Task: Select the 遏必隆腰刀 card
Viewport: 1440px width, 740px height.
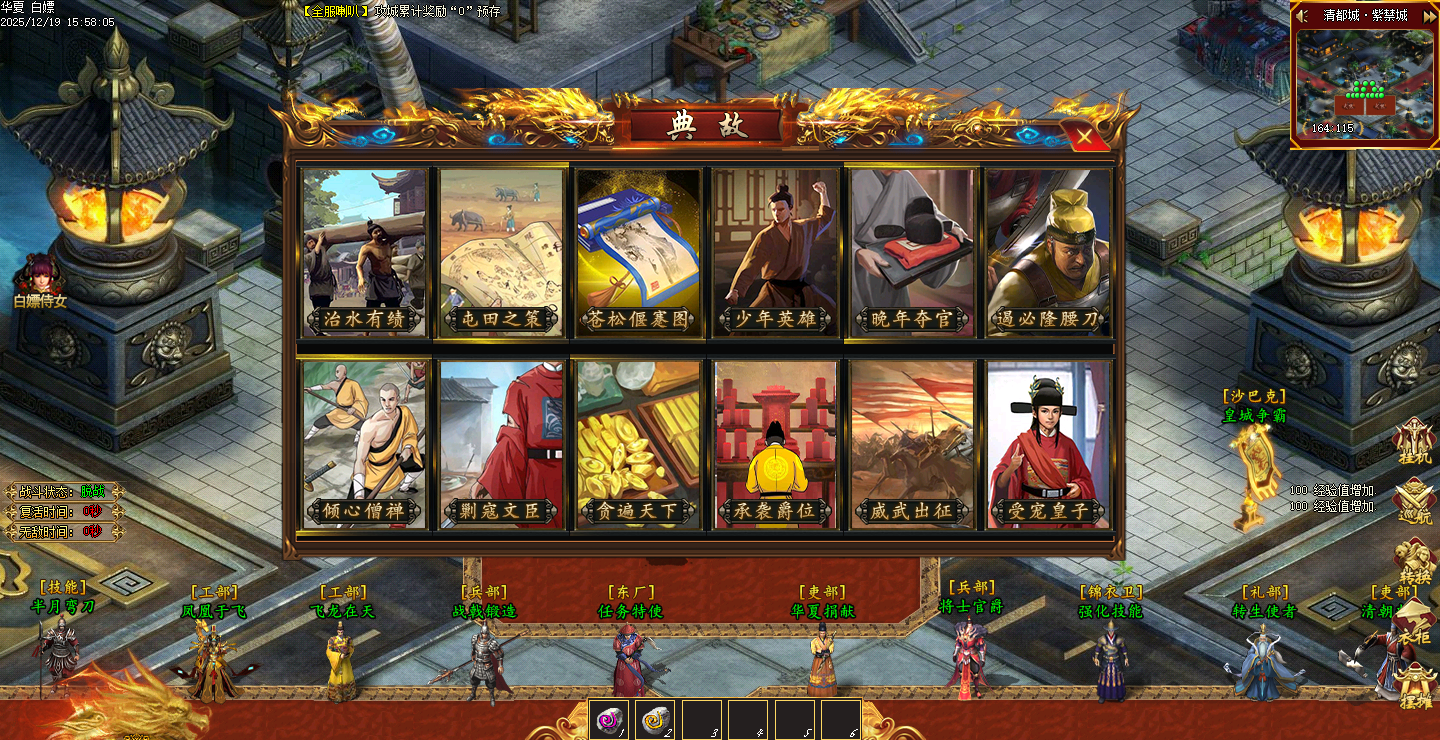Action: pos(1048,251)
